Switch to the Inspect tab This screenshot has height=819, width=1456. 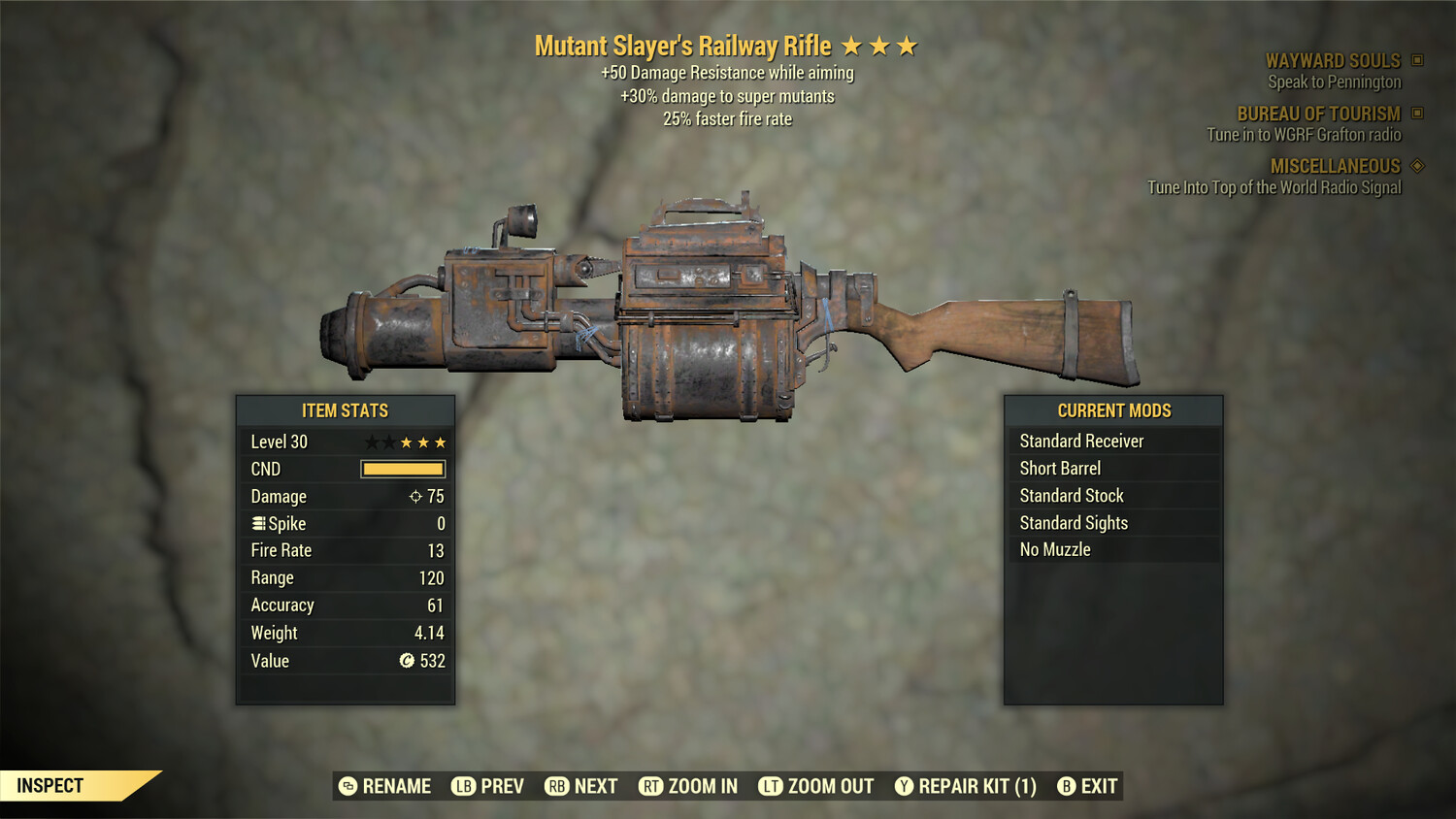51,786
